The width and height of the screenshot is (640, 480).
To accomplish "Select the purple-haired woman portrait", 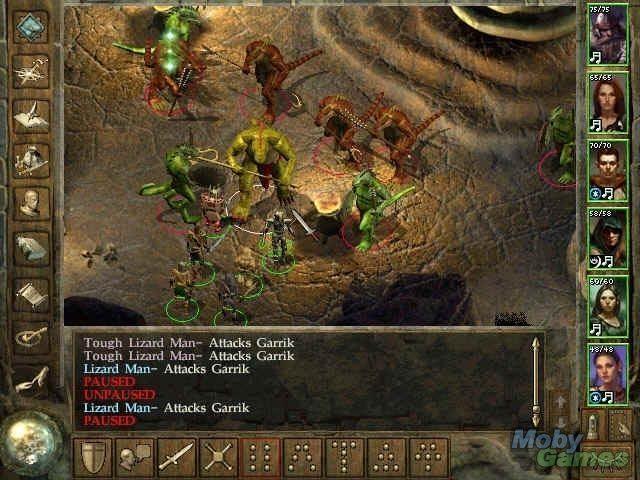I will [604, 371].
